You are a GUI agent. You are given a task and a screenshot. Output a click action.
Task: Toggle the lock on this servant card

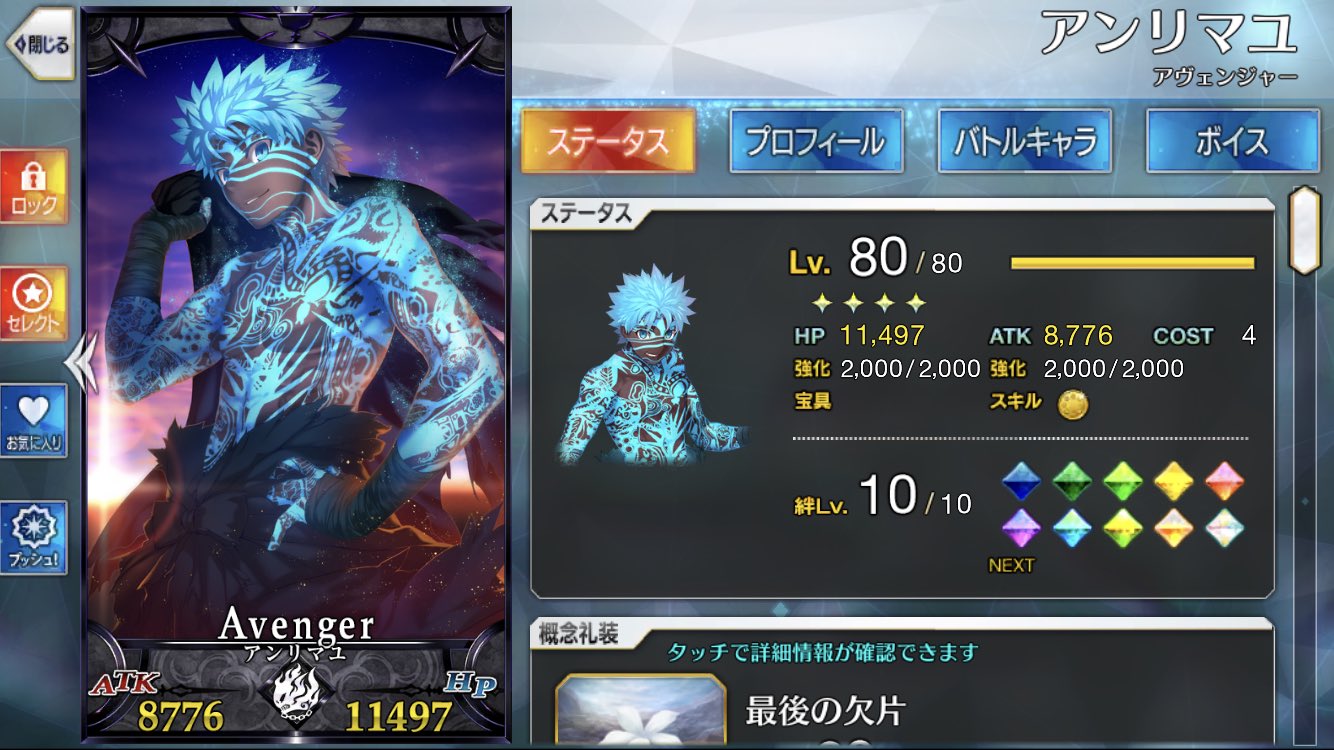tap(35, 185)
